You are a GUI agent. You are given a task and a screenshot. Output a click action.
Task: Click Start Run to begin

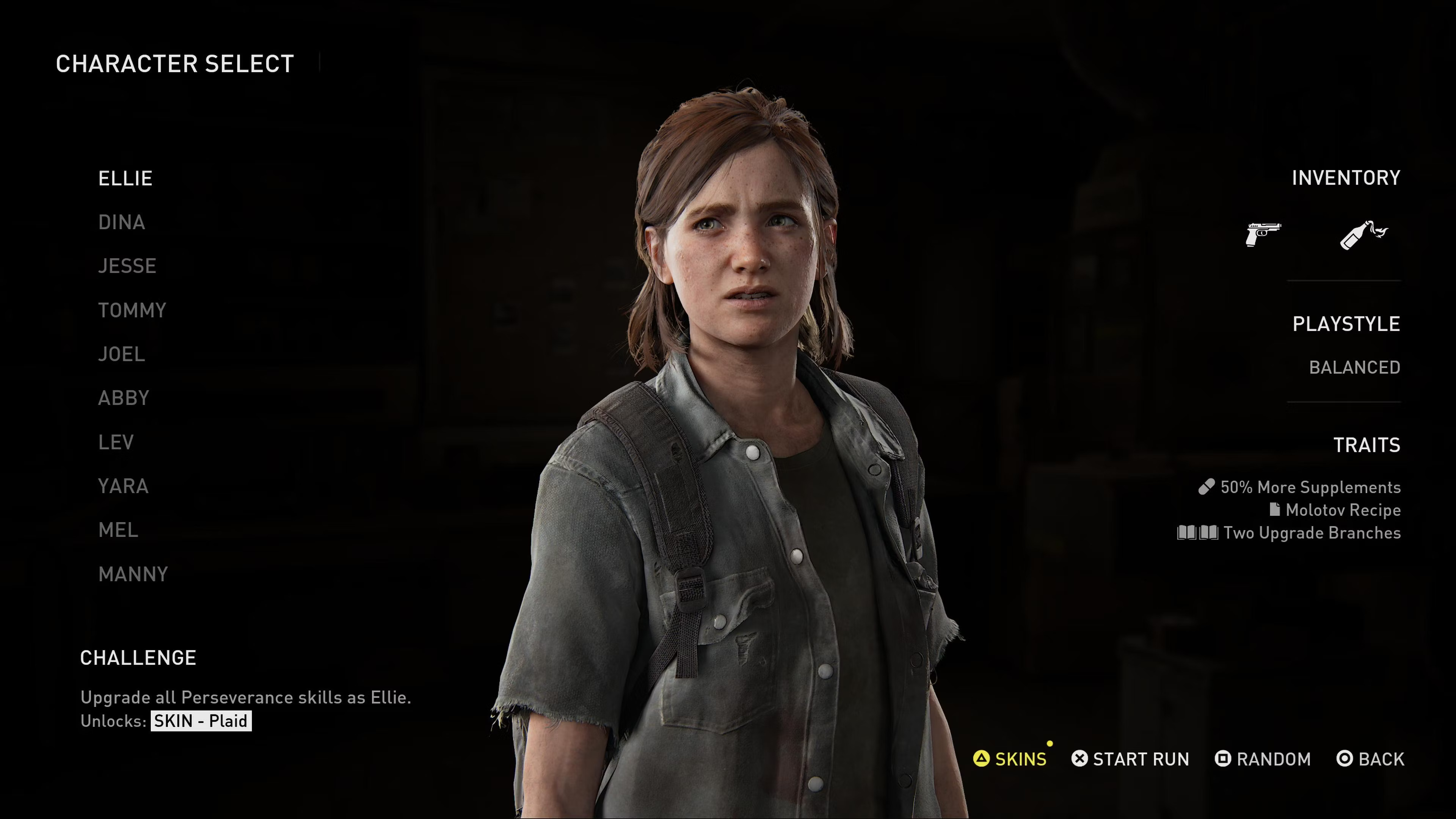tap(1130, 759)
